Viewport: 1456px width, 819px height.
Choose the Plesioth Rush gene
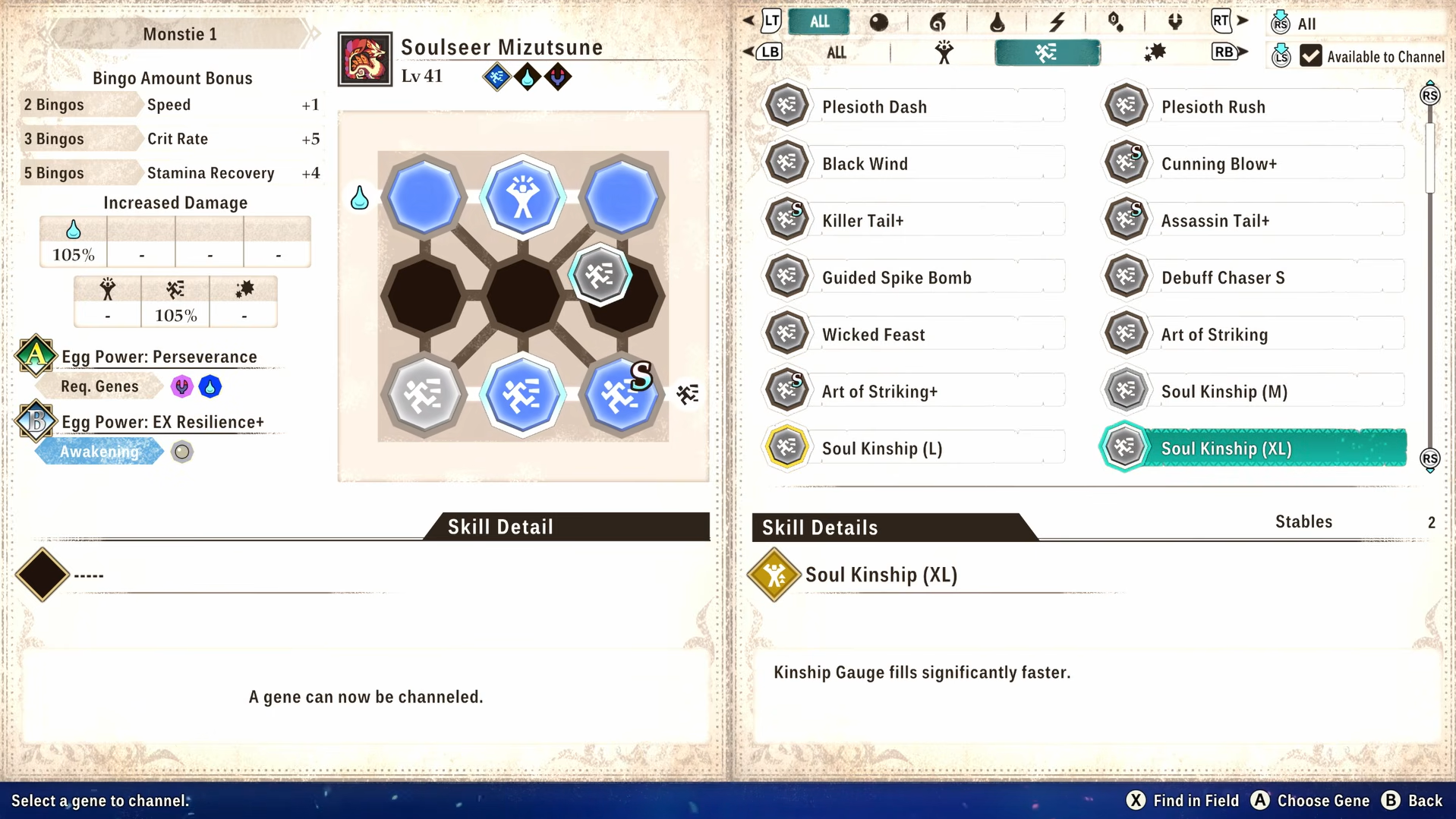tap(1254, 107)
